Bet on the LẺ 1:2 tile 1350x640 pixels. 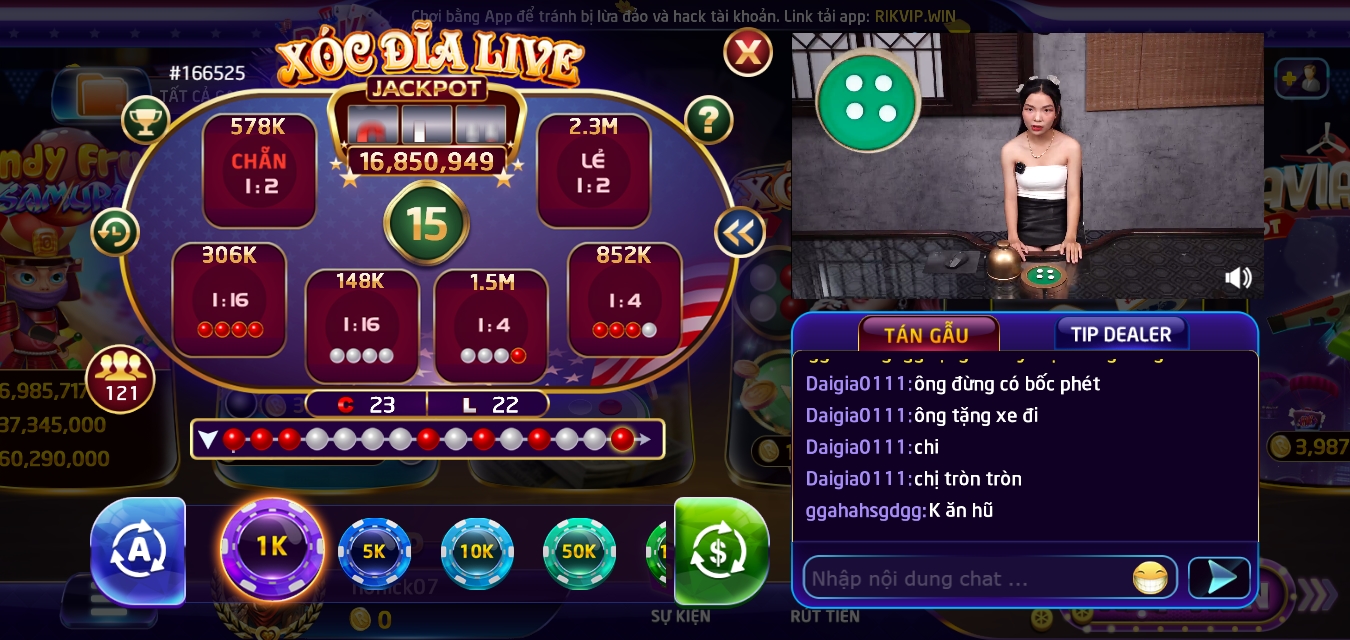[x=593, y=171]
